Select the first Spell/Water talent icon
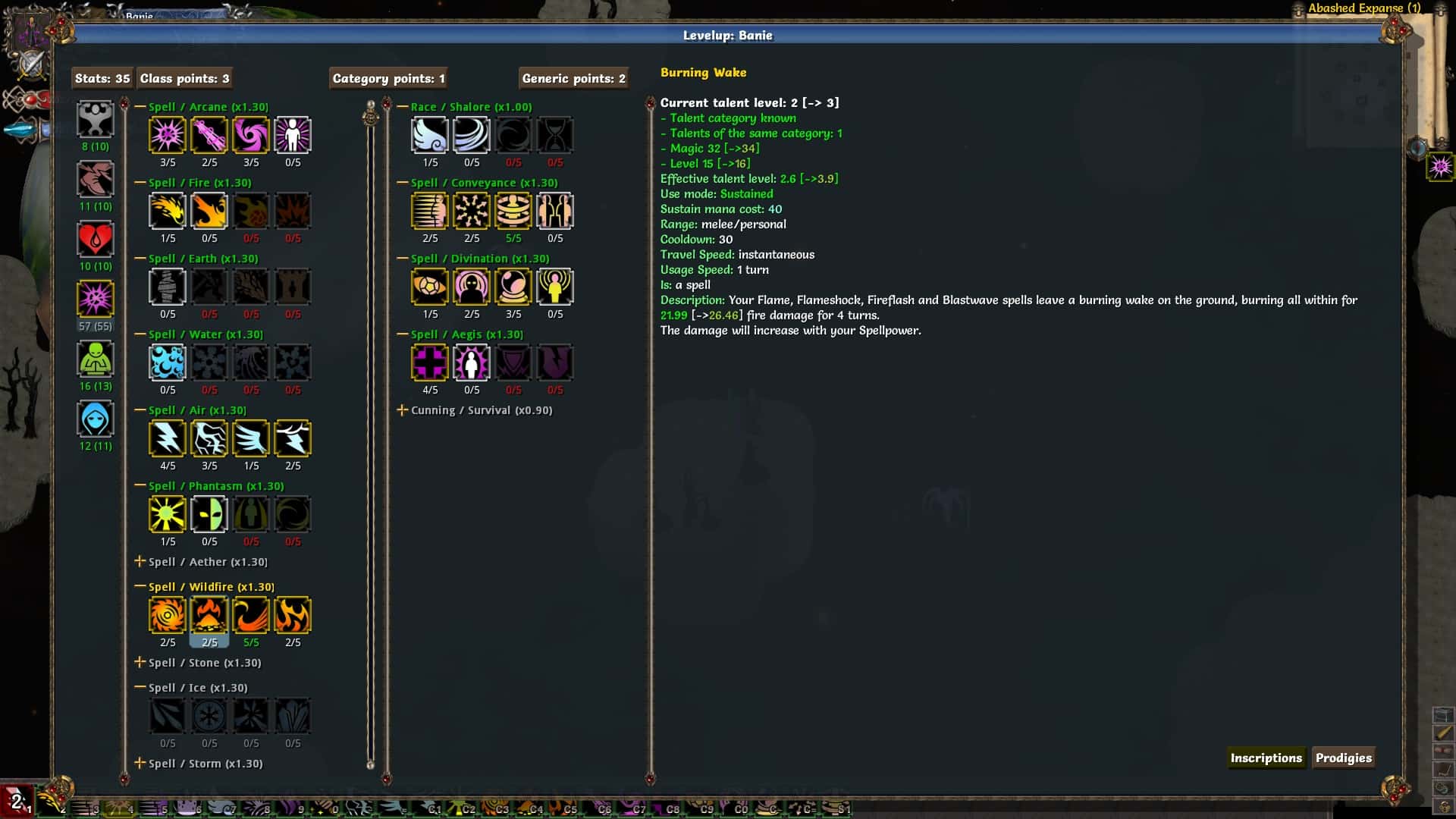The width and height of the screenshot is (1456, 819). 168,362
